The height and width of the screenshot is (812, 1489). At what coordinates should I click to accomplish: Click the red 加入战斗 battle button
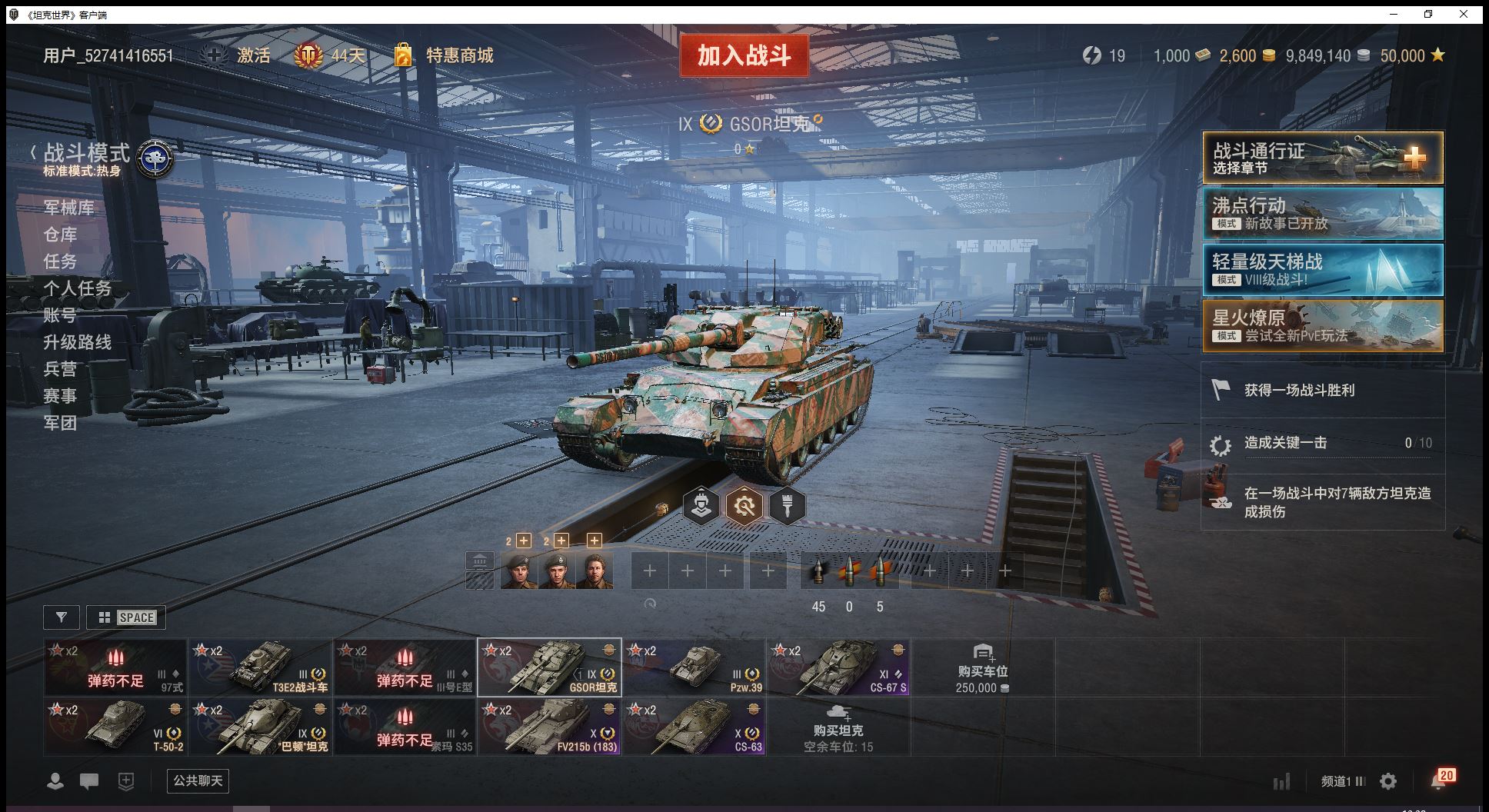(x=744, y=55)
